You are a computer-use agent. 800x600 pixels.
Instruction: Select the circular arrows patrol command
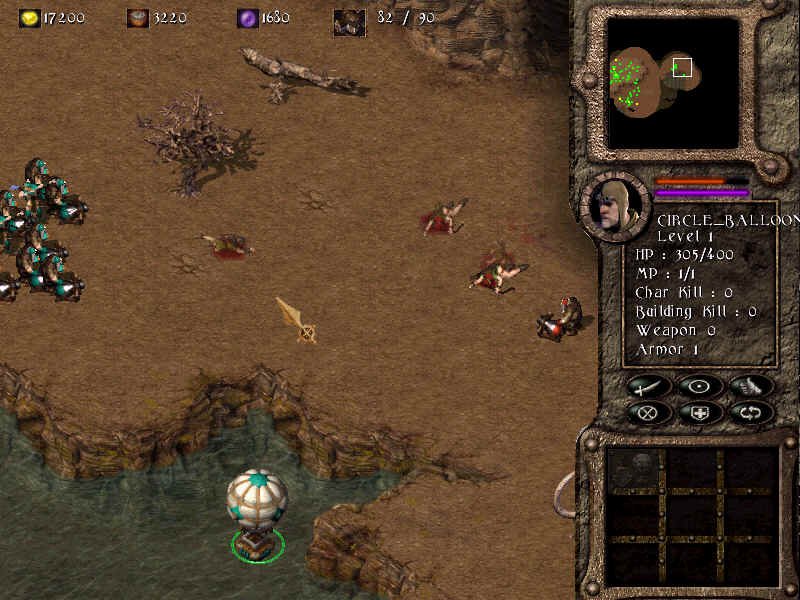pyautogui.click(x=751, y=411)
